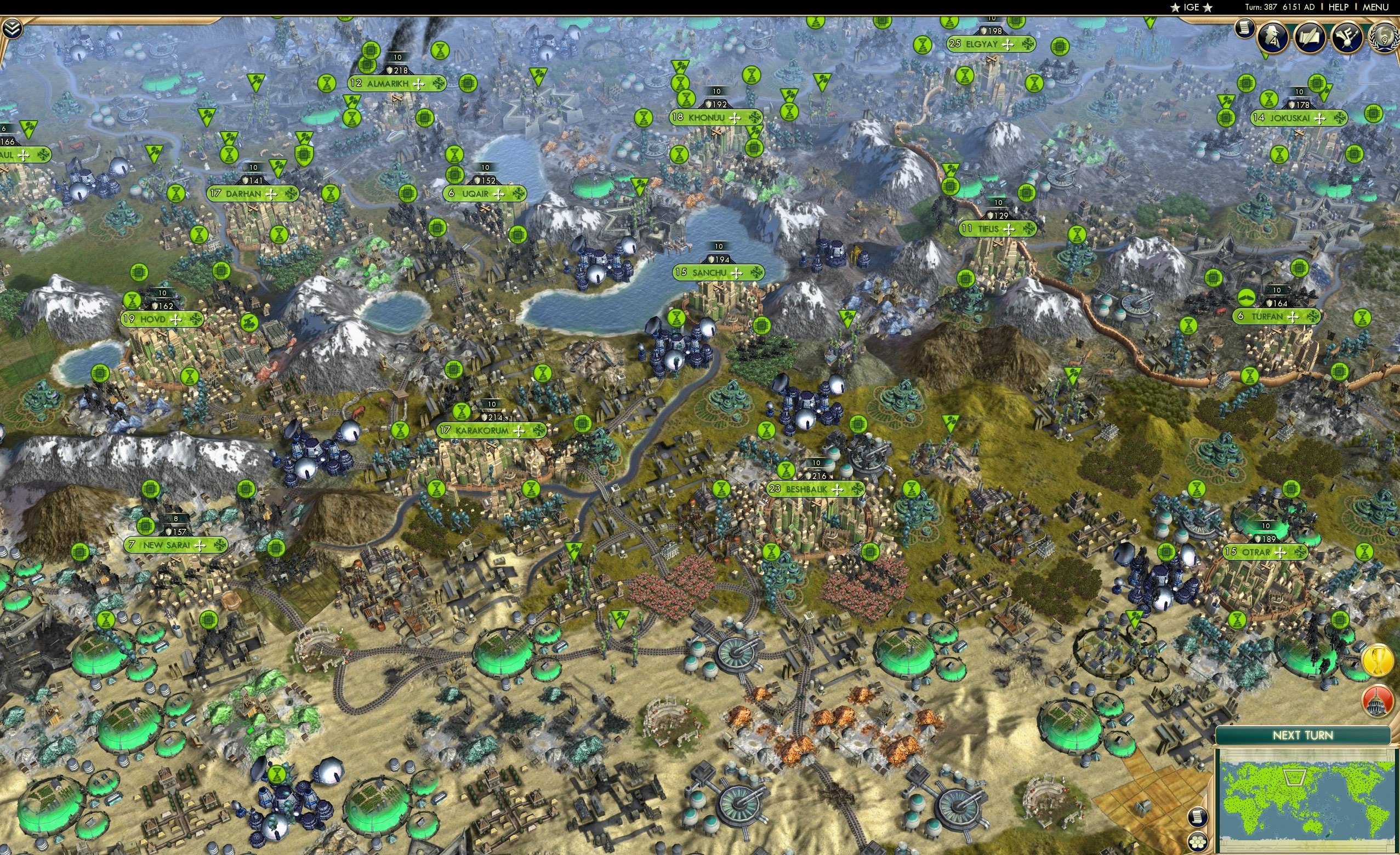Click the gold Victory Progress medallion
The image size is (1400, 855).
(x=1378, y=660)
